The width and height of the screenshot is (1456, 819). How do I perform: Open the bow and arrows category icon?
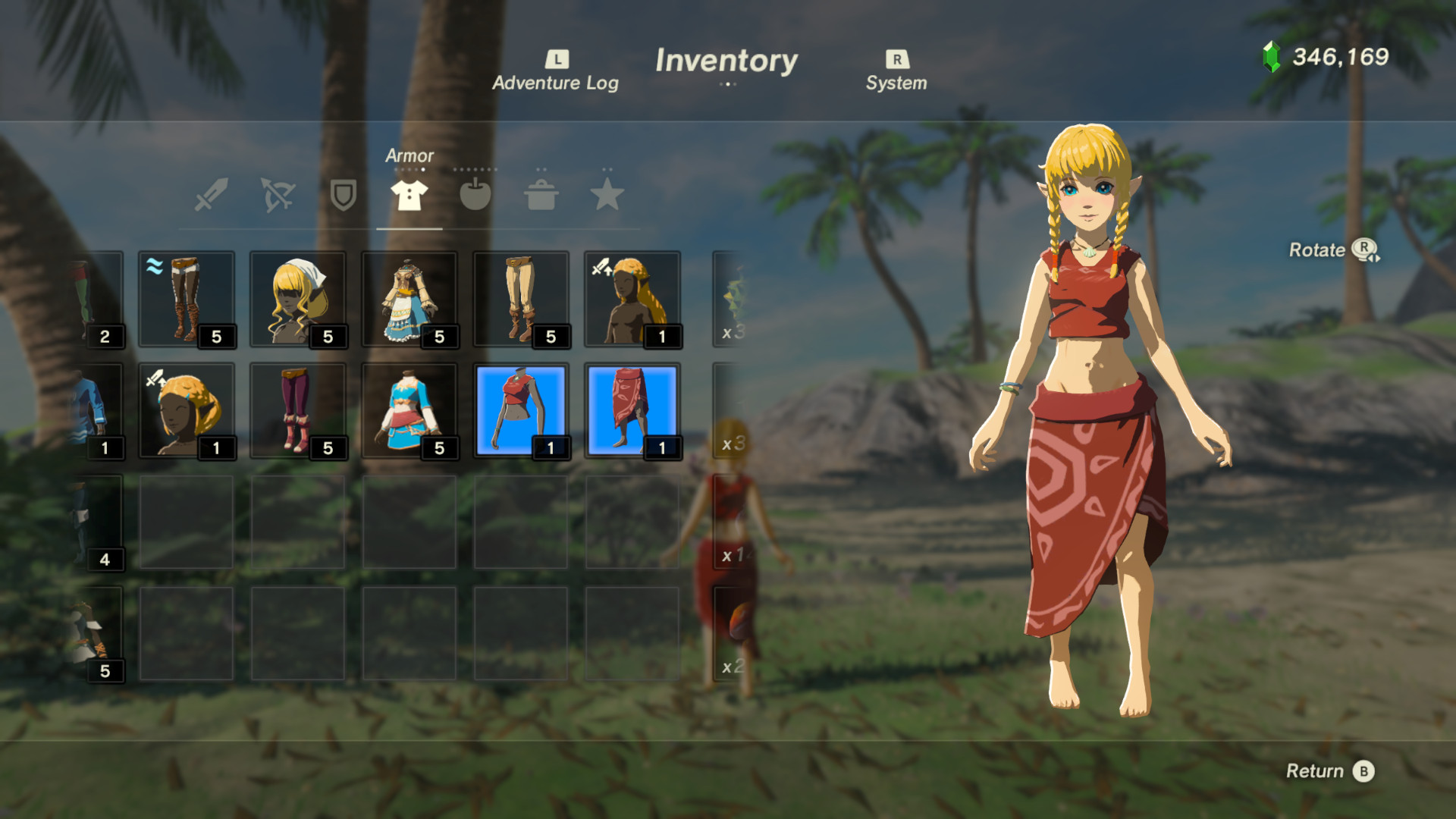tap(277, 196)
